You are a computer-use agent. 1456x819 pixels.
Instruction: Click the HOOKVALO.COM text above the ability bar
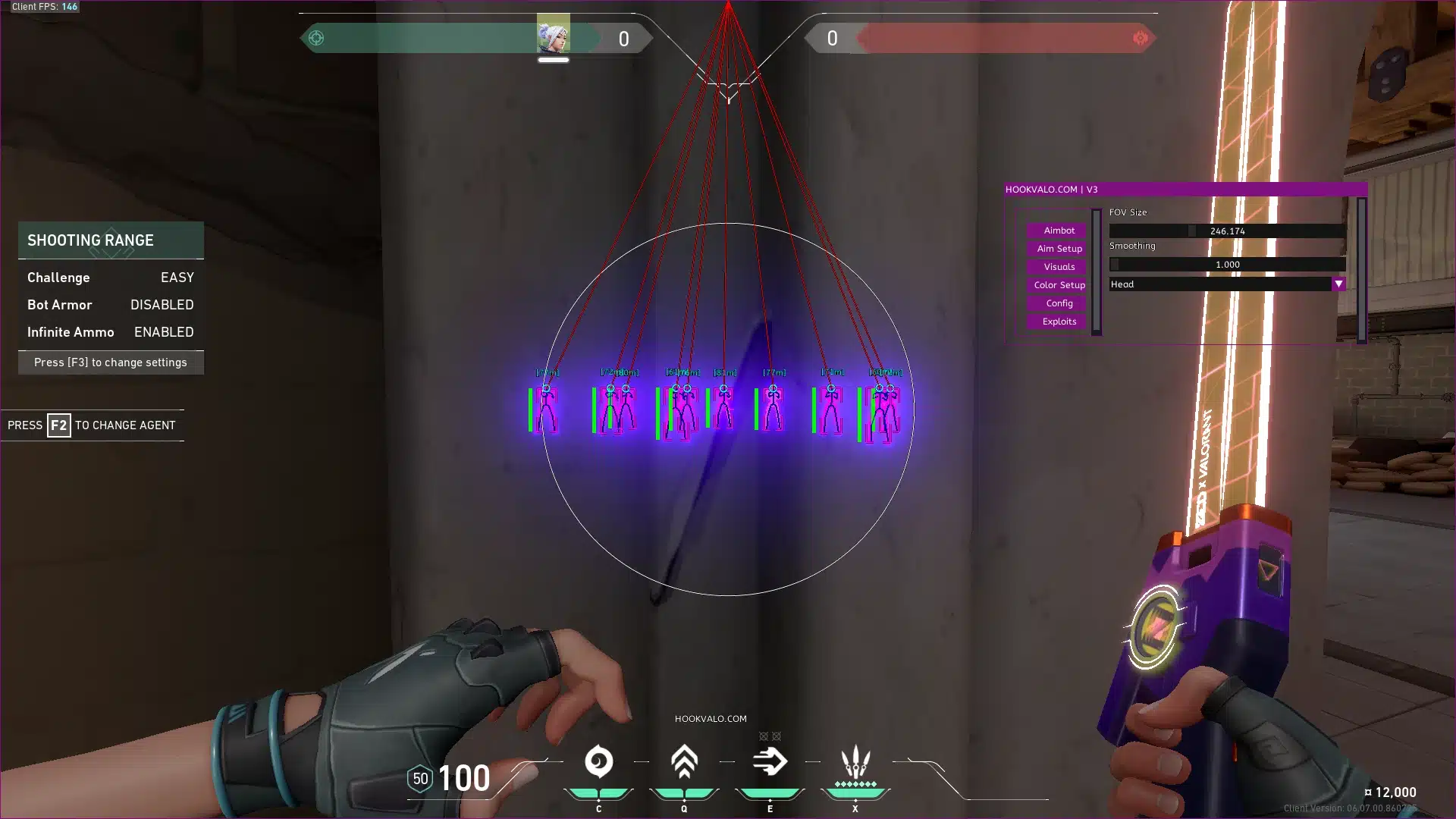click(x=711, y=718)
